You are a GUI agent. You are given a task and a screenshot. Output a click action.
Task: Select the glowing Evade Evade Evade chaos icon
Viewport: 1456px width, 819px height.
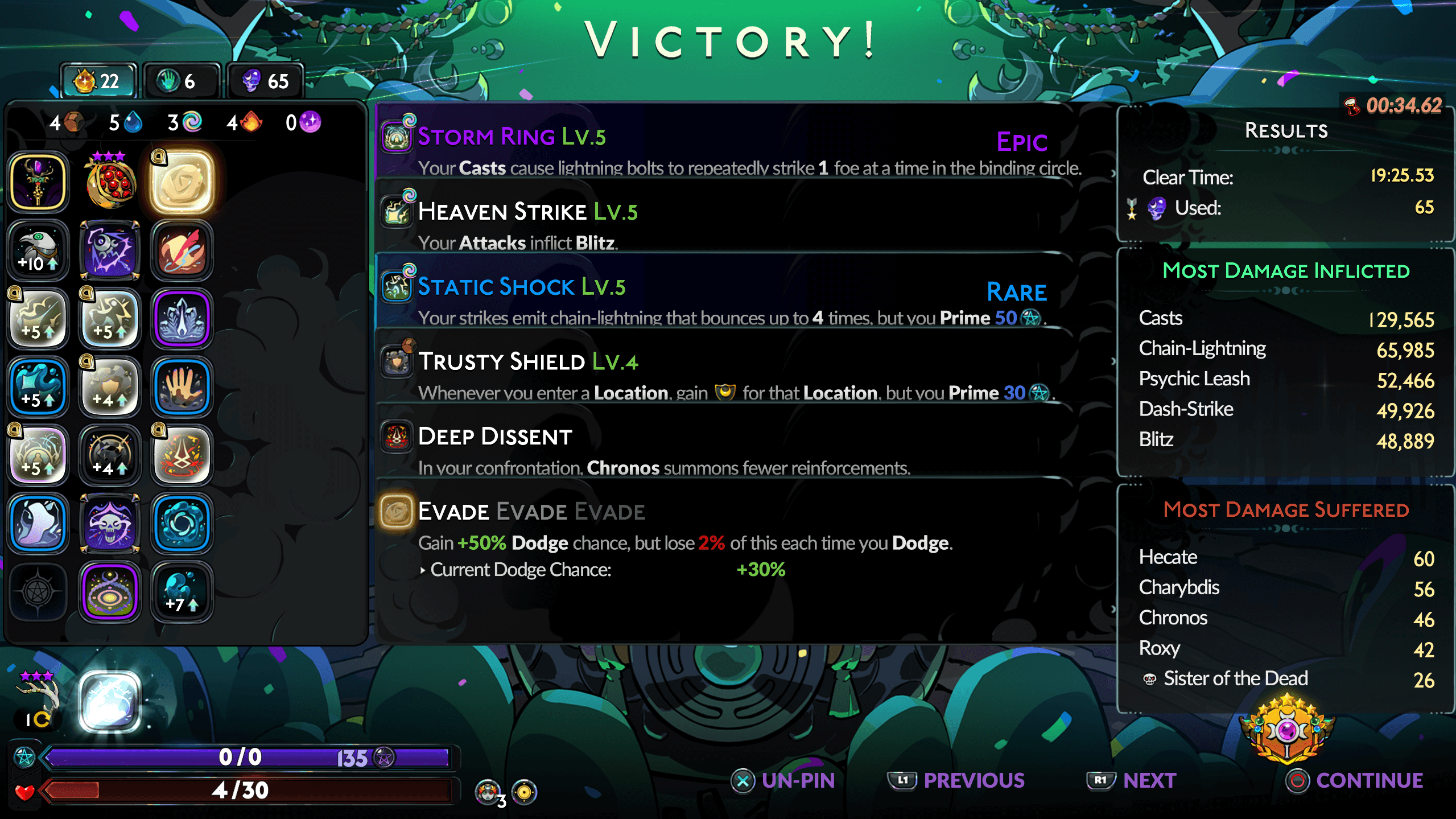[397, 511]
